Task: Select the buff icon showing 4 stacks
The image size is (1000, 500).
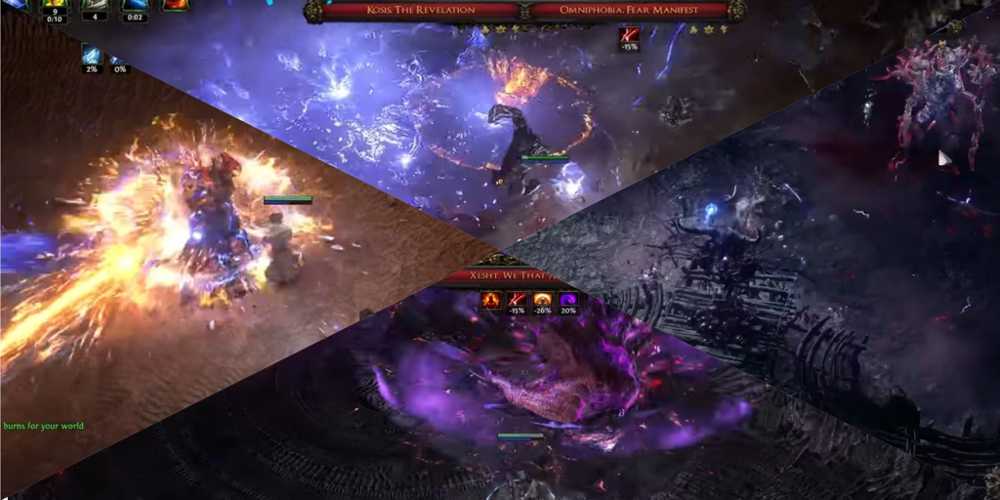Action: [x=95, y=5]
